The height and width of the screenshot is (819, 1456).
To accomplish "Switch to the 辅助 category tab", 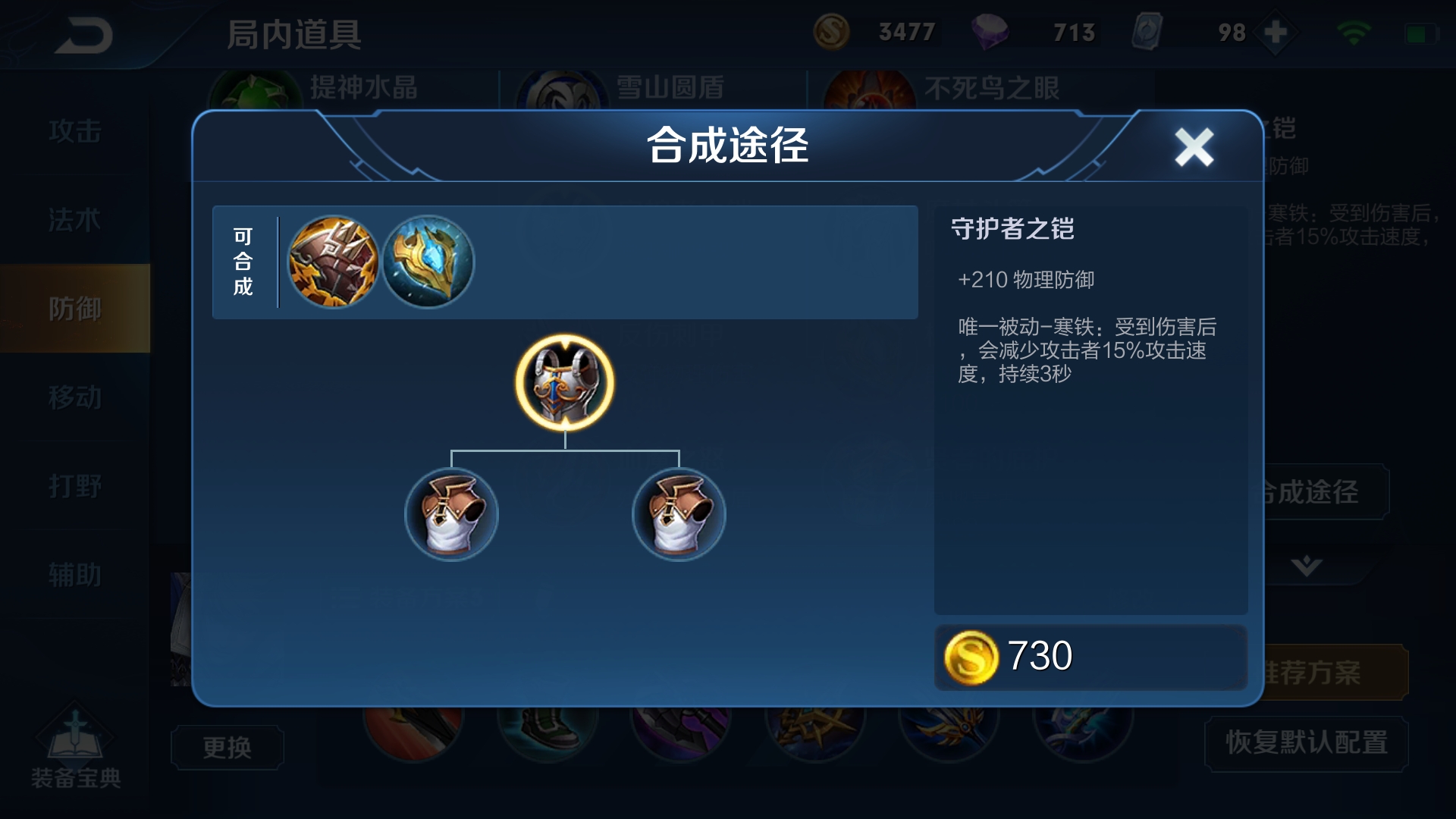I will (x=76, y=574).
